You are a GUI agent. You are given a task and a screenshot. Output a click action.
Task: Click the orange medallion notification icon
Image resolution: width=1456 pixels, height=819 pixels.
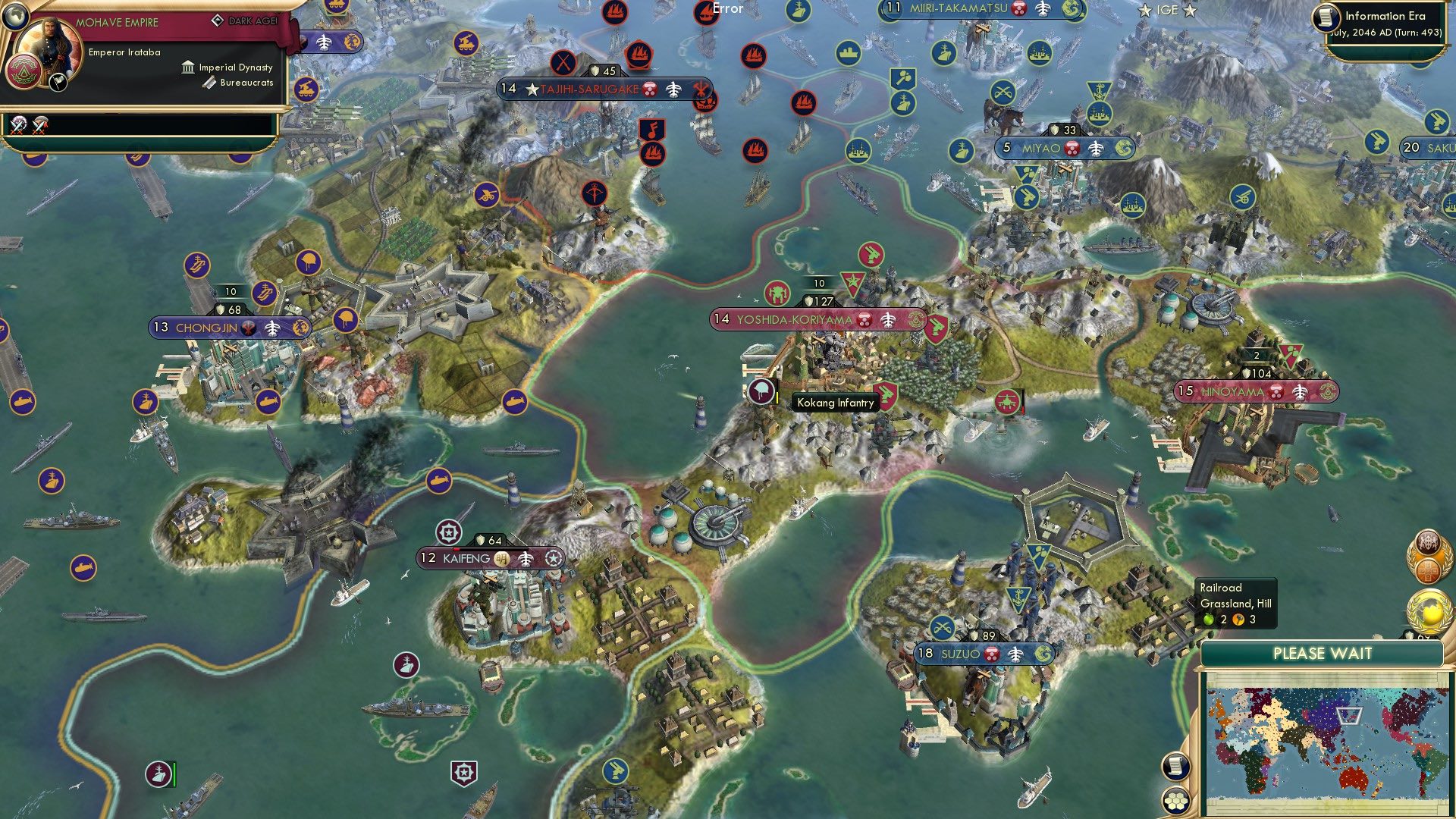[x=1429, y=571]
